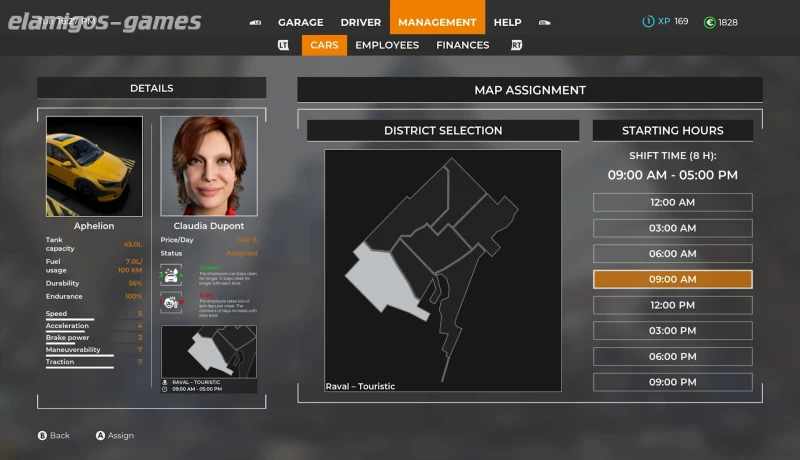Image resolution: width=800 pixels, height=460 pixels.
Task: Select the 09:00 PM starting hour
Action: coord(672,382)
